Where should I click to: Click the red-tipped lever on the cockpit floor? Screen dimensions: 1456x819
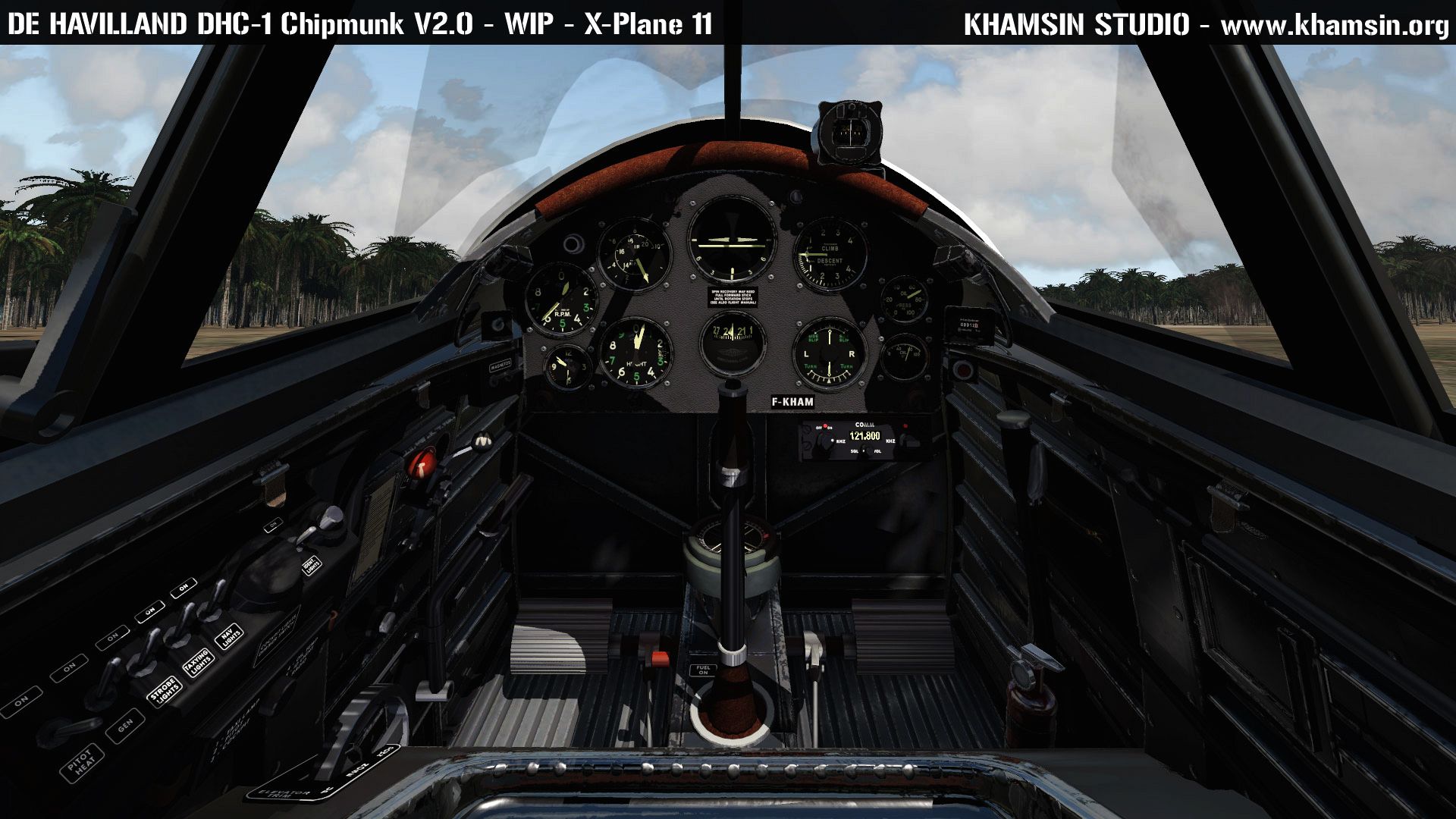pyautogui.click(x=658, y=657)
